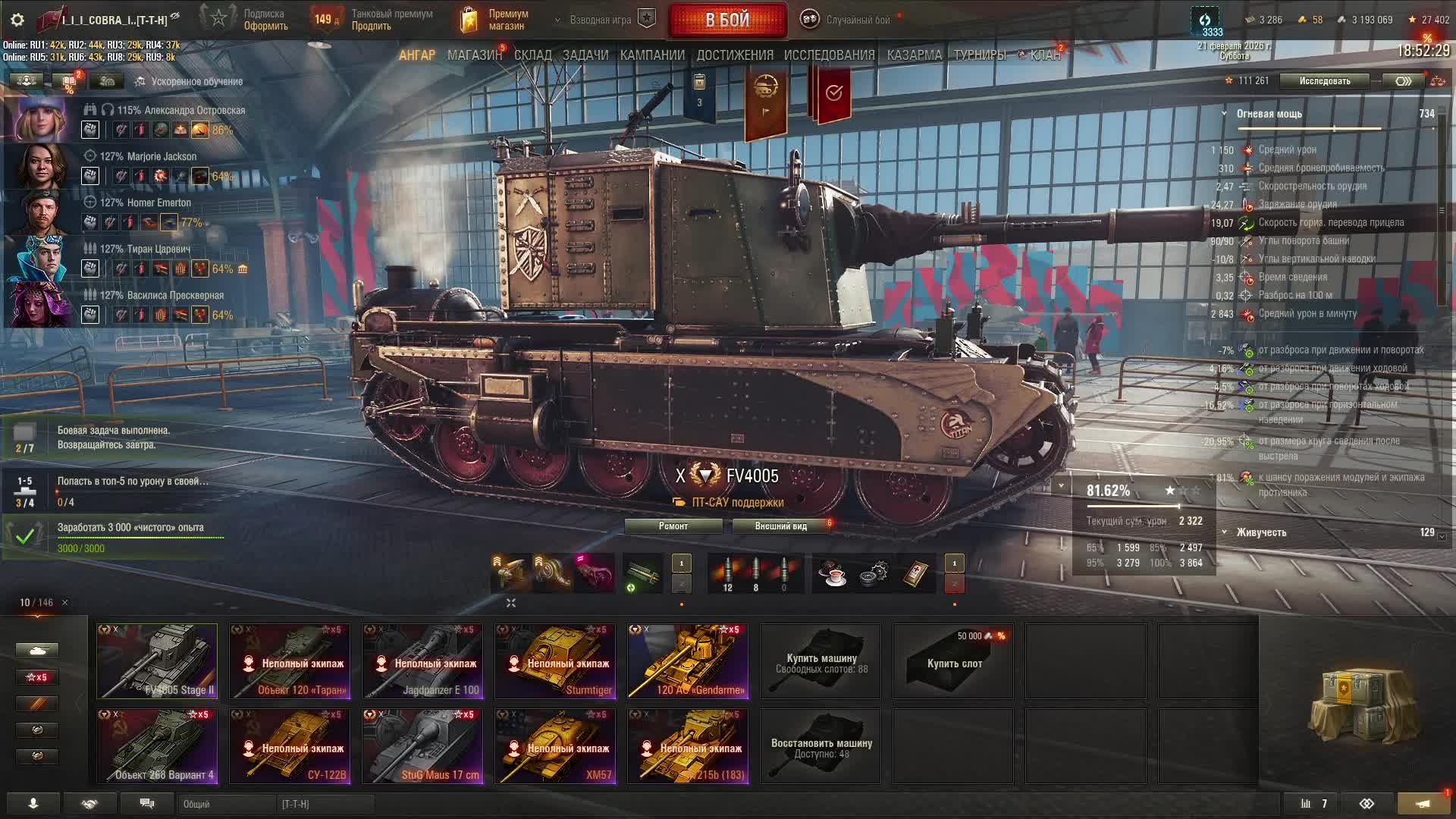Image resolution: width=1456 pixels, height=819 pixels.
Task: Go to the ЗАДАЧИ tab
Action: 585,55
